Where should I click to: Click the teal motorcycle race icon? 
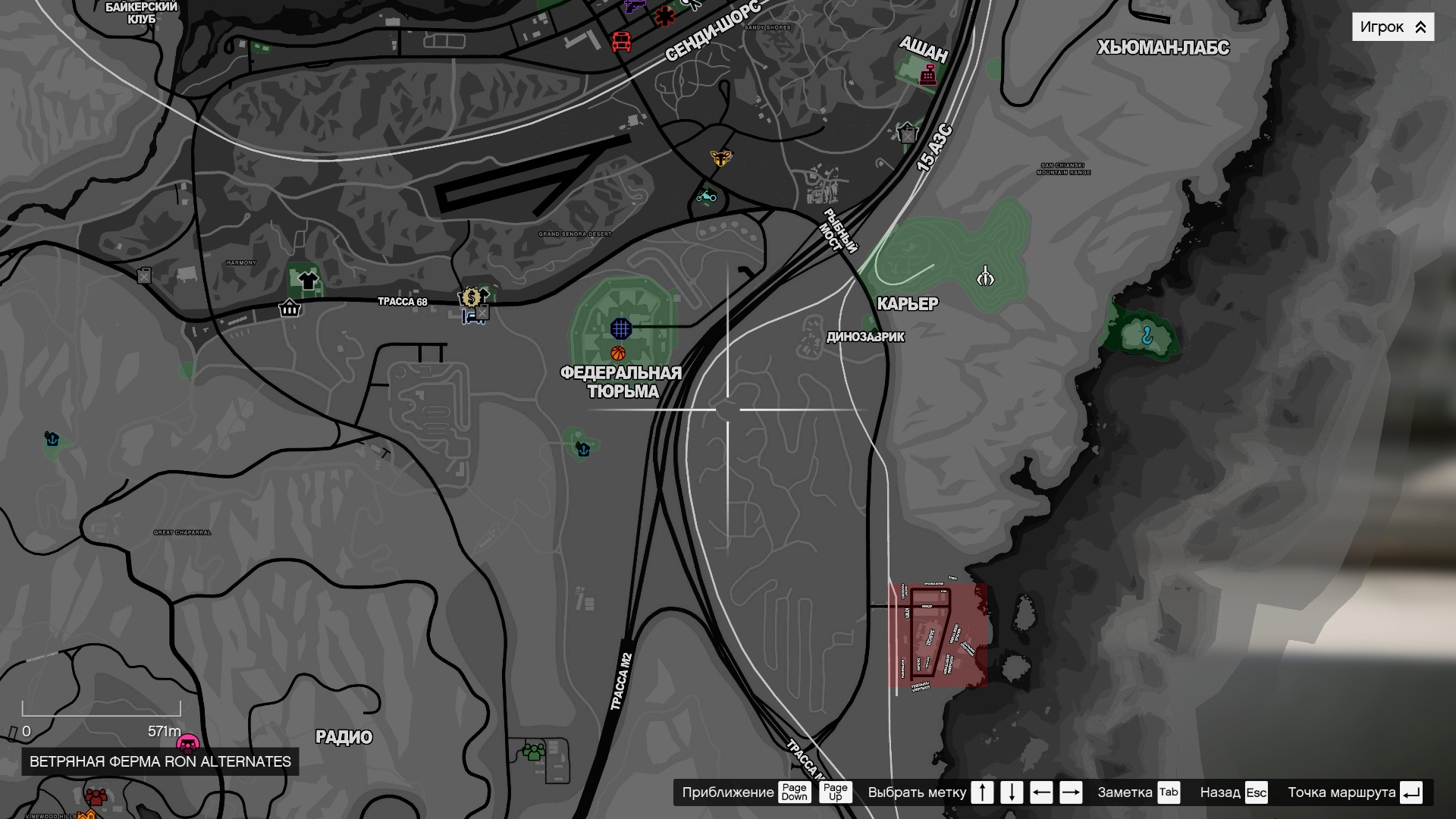click(706, 197)
